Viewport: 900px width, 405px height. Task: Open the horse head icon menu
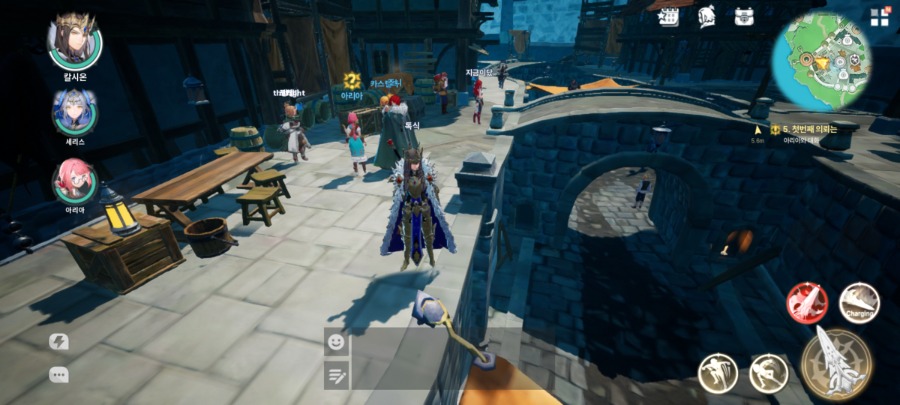707,16
